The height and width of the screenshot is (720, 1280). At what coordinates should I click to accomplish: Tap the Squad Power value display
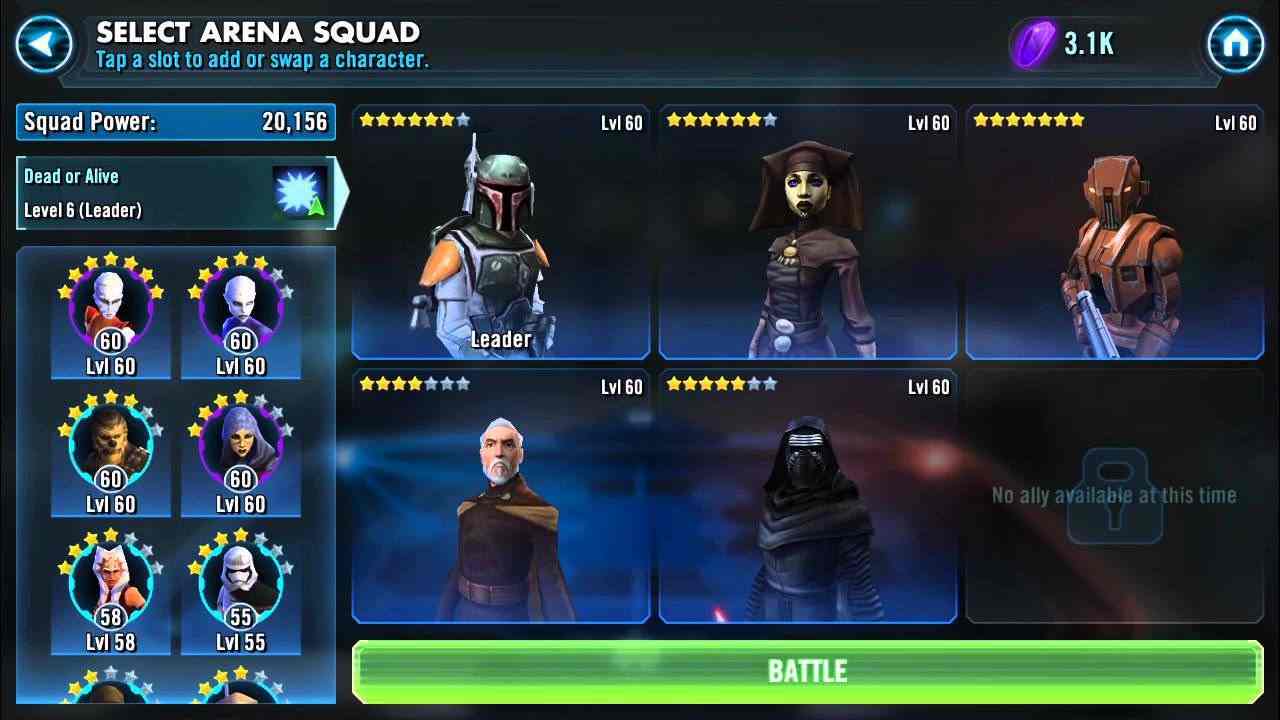175,121
